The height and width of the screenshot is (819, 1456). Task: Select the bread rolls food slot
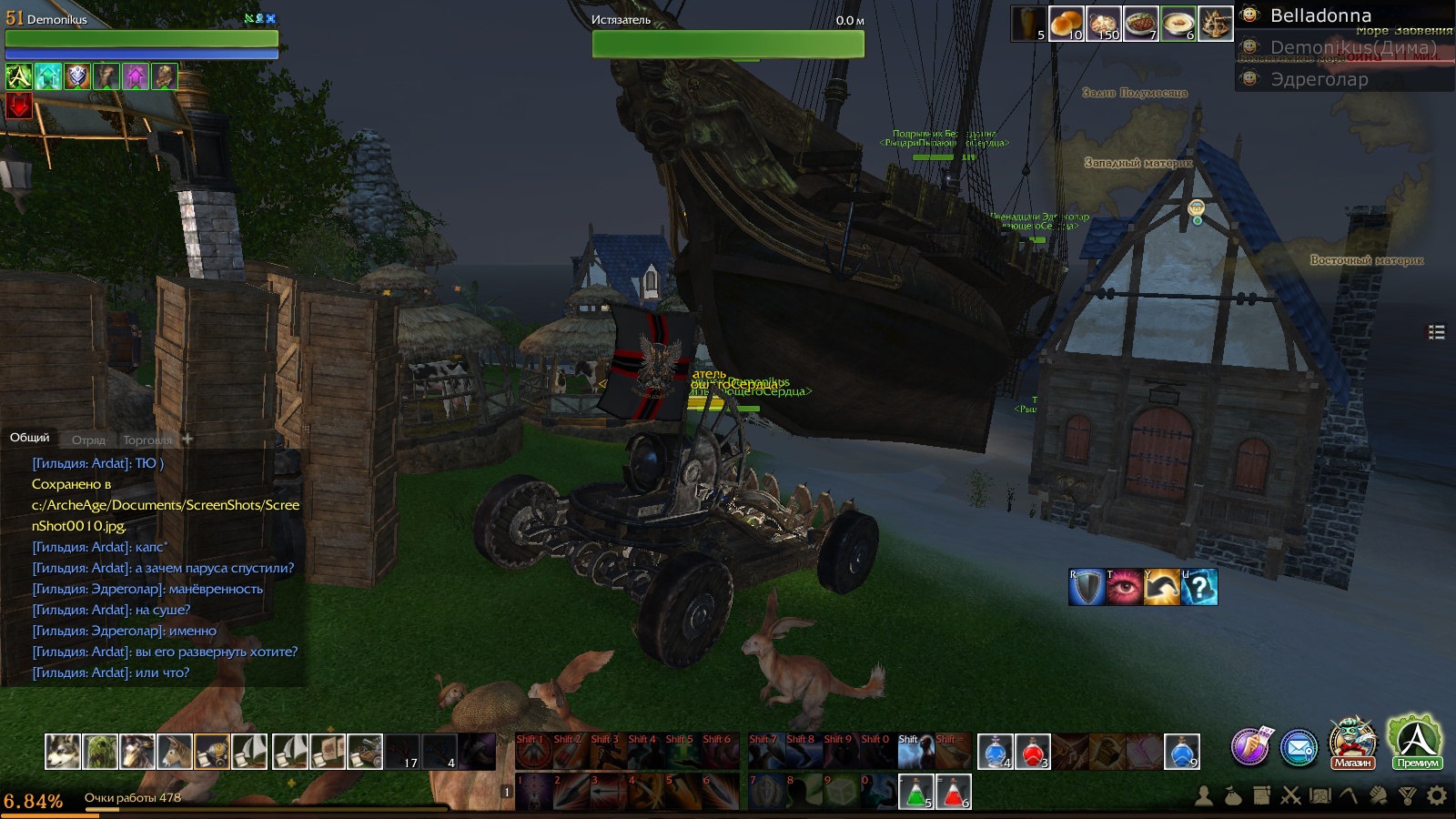(1066, 24)
